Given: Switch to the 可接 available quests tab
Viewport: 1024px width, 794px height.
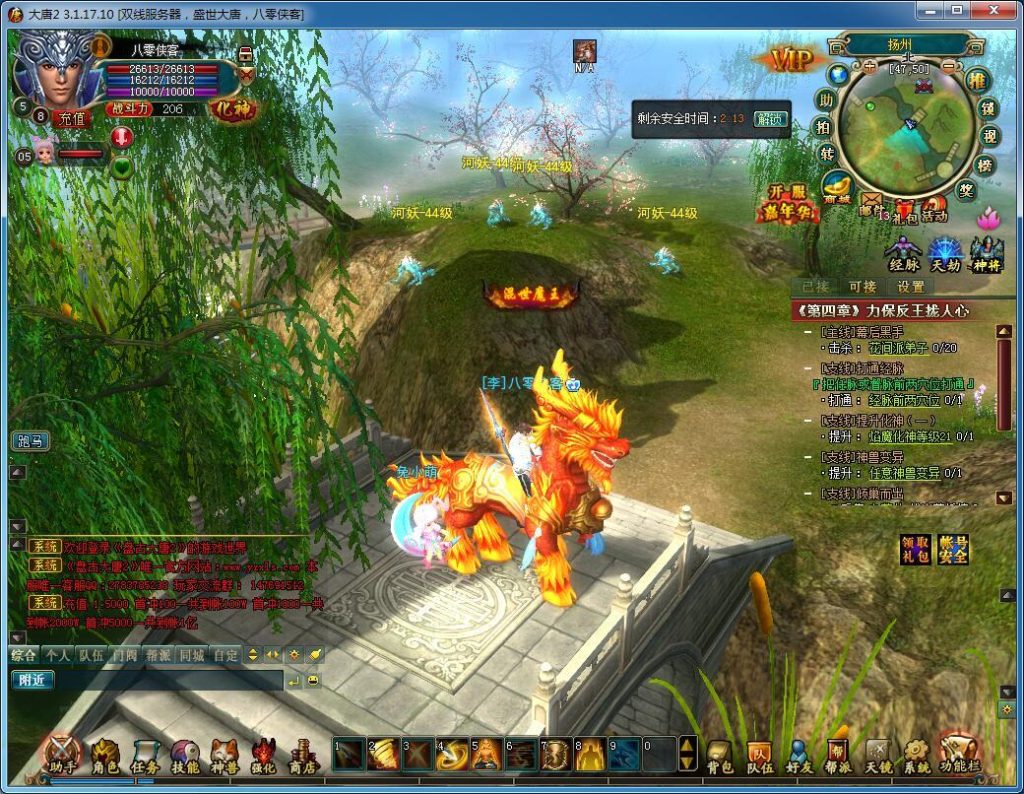Looking at the screenshot, I should (862, 287).
